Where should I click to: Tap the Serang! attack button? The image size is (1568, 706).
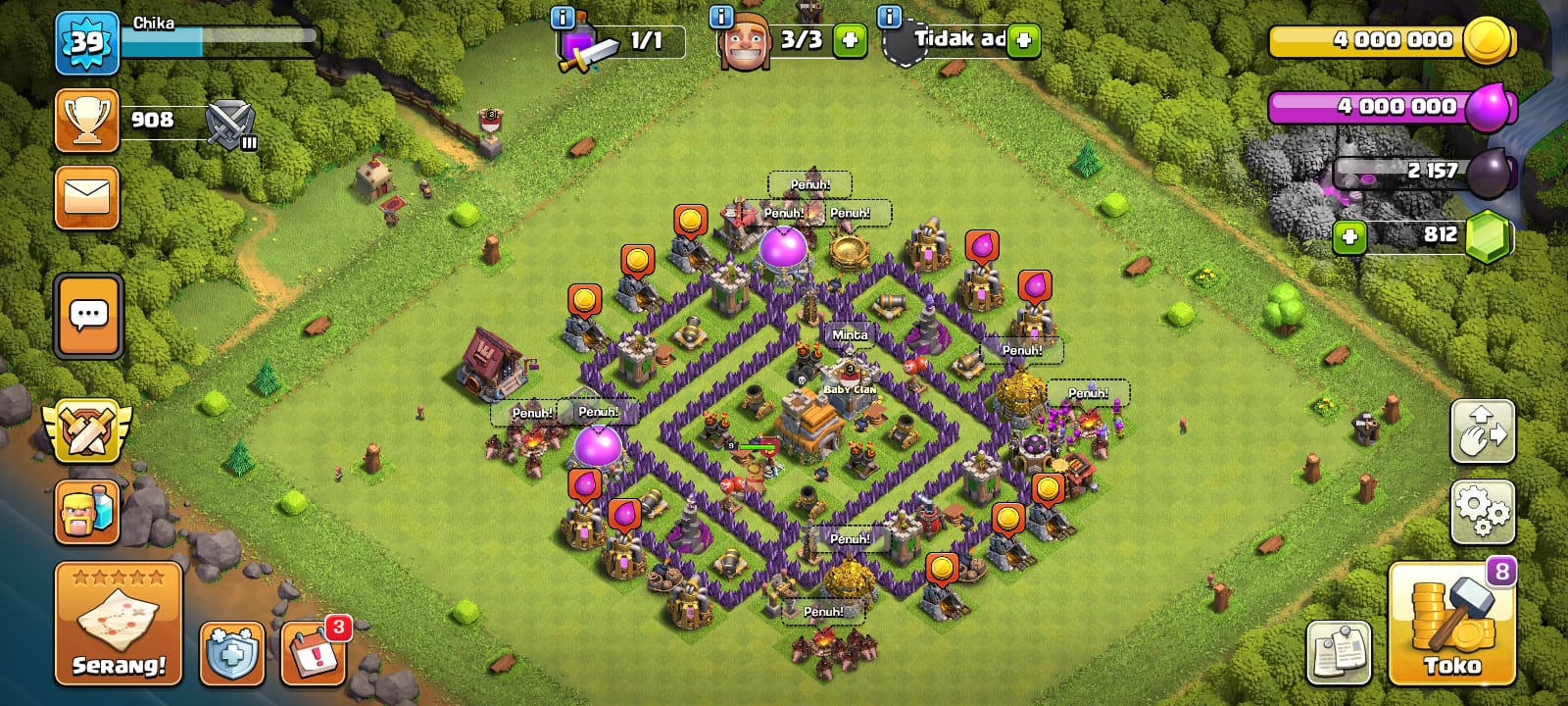[119, 624]
